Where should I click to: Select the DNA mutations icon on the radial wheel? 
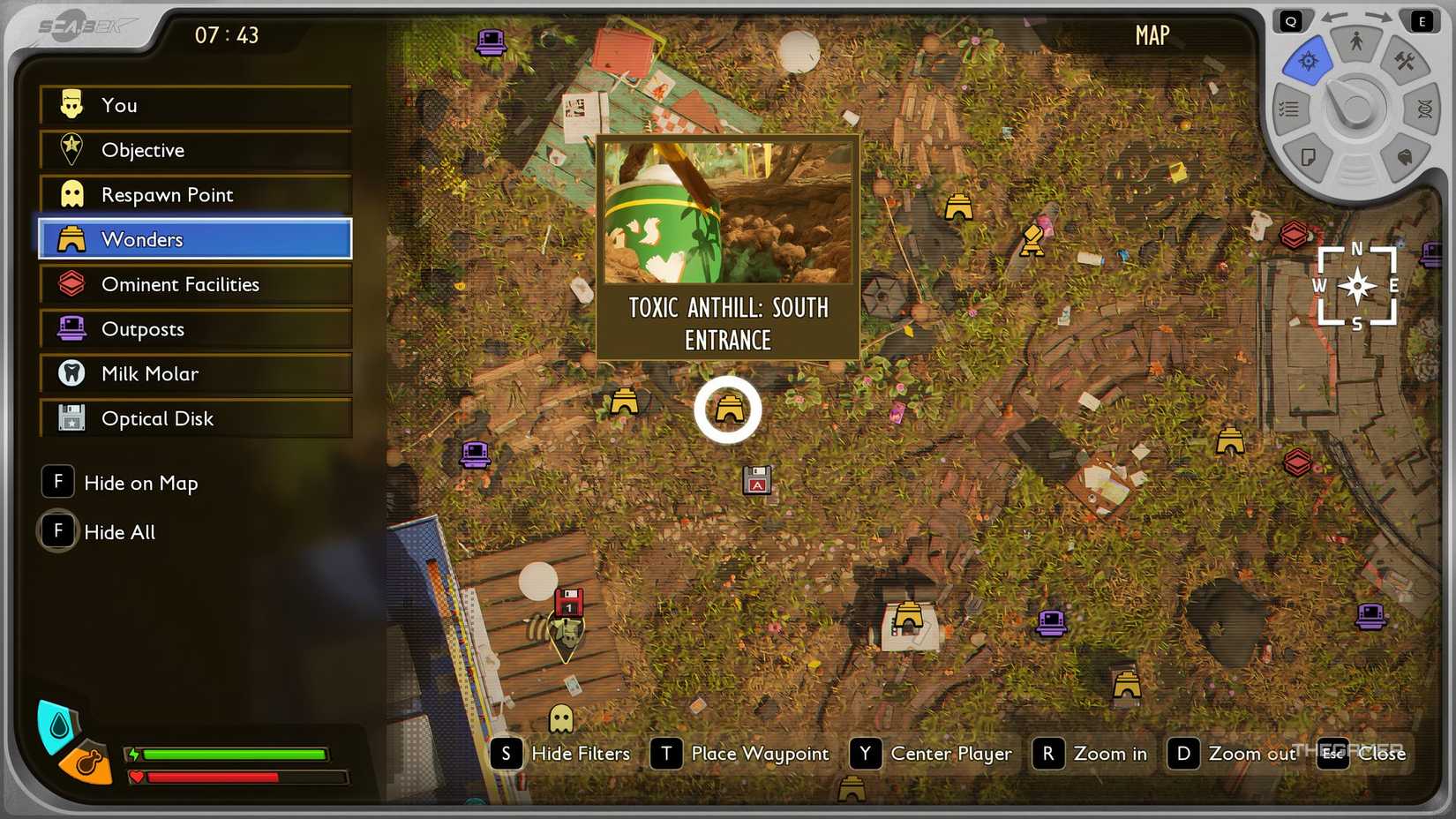click(1424, 109)
